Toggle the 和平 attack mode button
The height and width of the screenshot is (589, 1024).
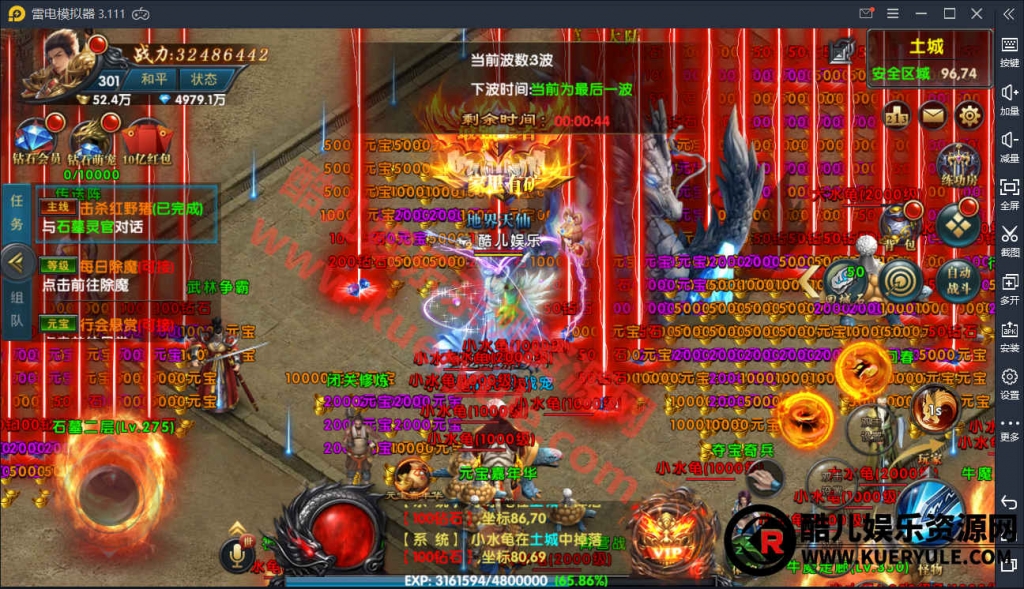(x=154, y=79)
